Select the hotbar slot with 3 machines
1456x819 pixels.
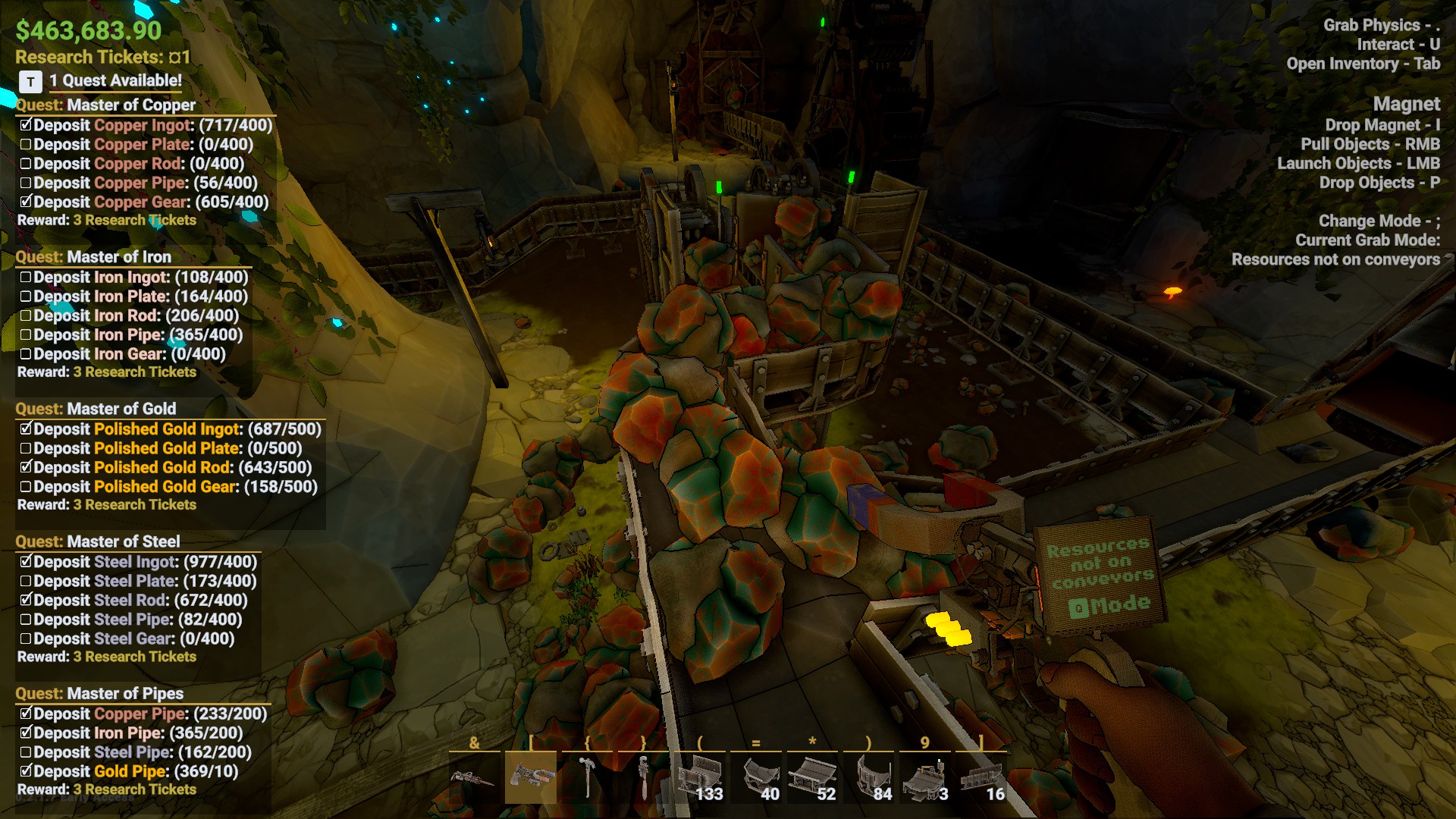point(925,778)
